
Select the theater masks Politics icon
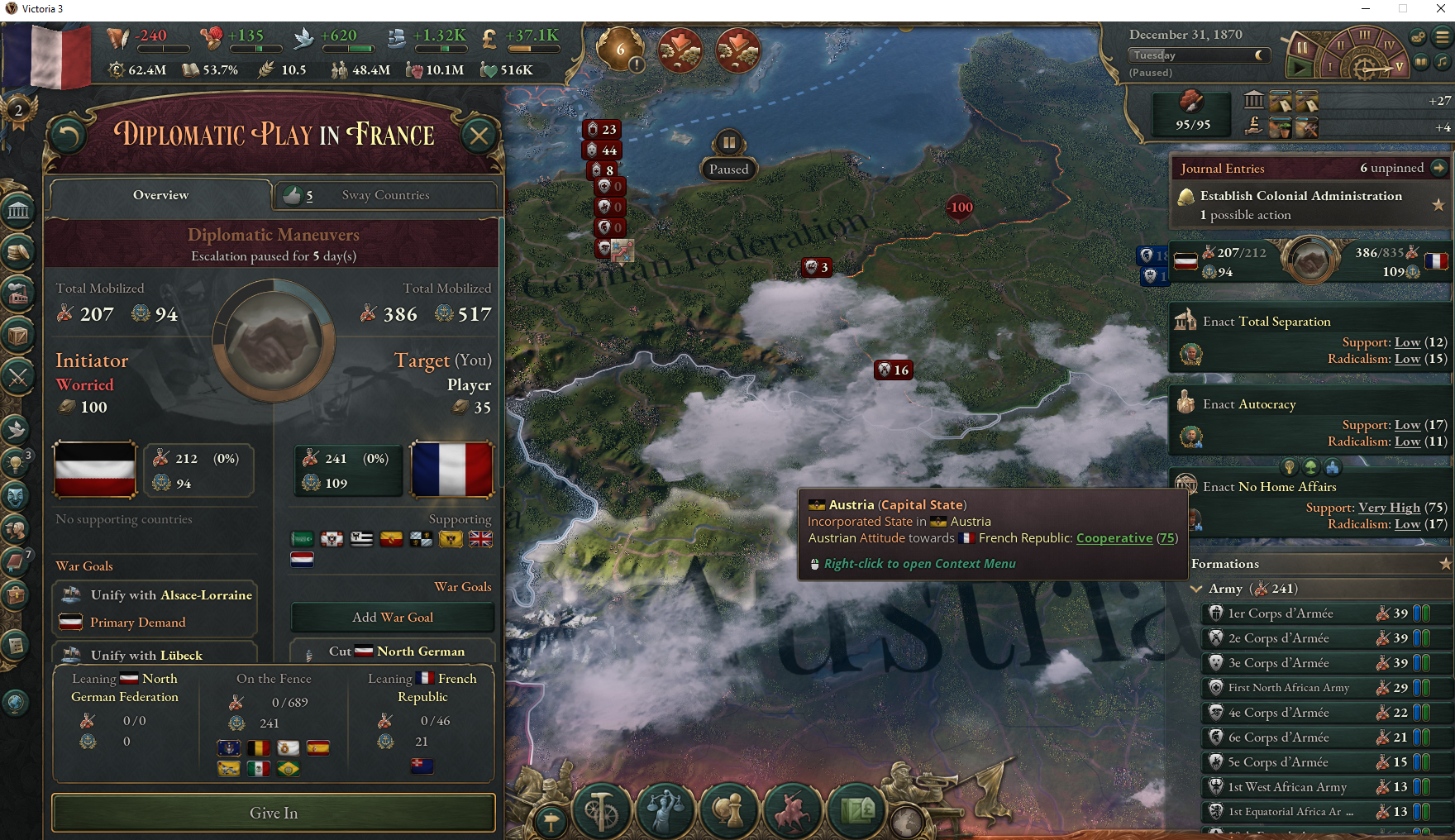(x=18, y=495)
